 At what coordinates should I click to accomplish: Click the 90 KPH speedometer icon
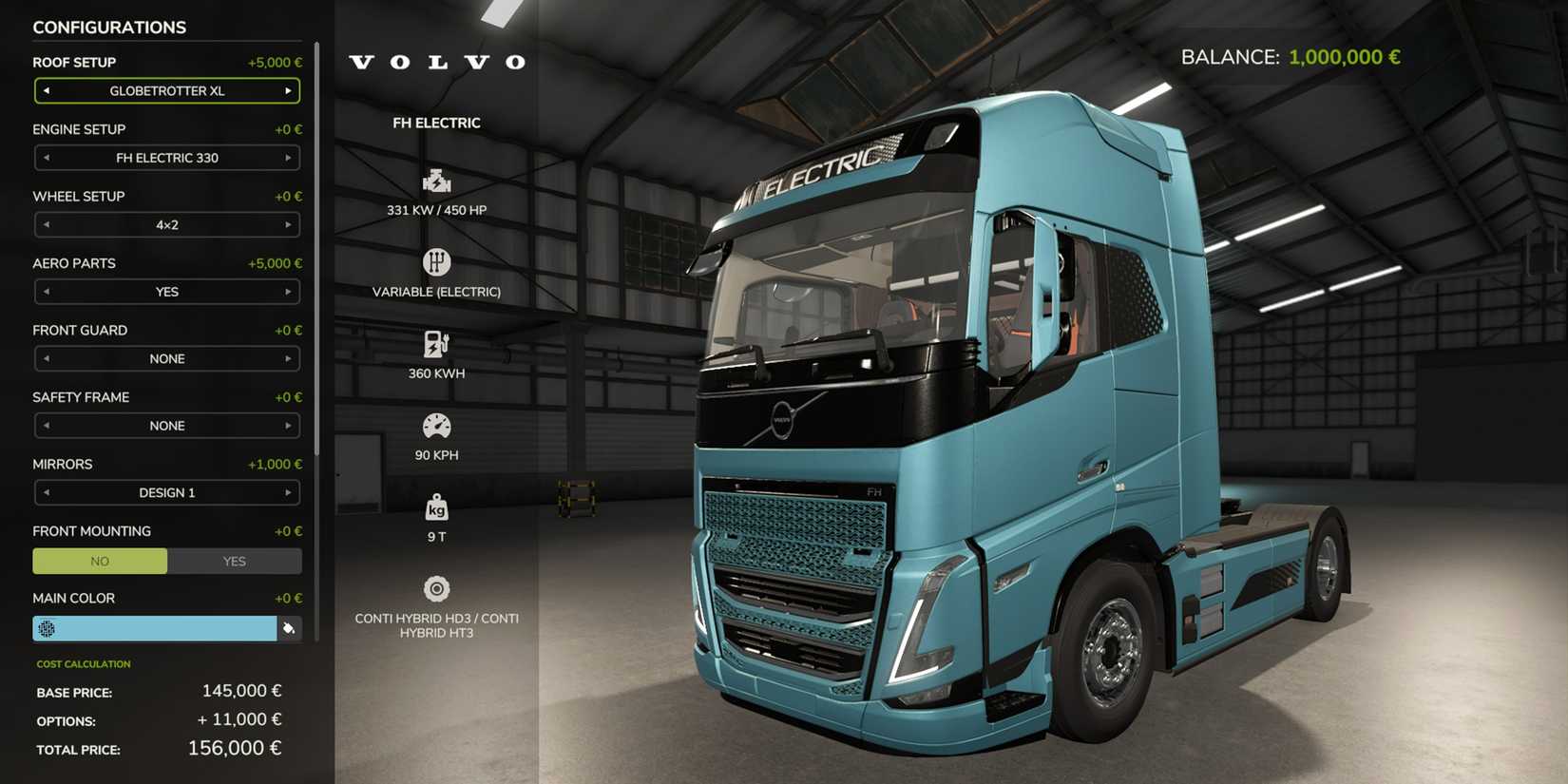tap(436, 424)
